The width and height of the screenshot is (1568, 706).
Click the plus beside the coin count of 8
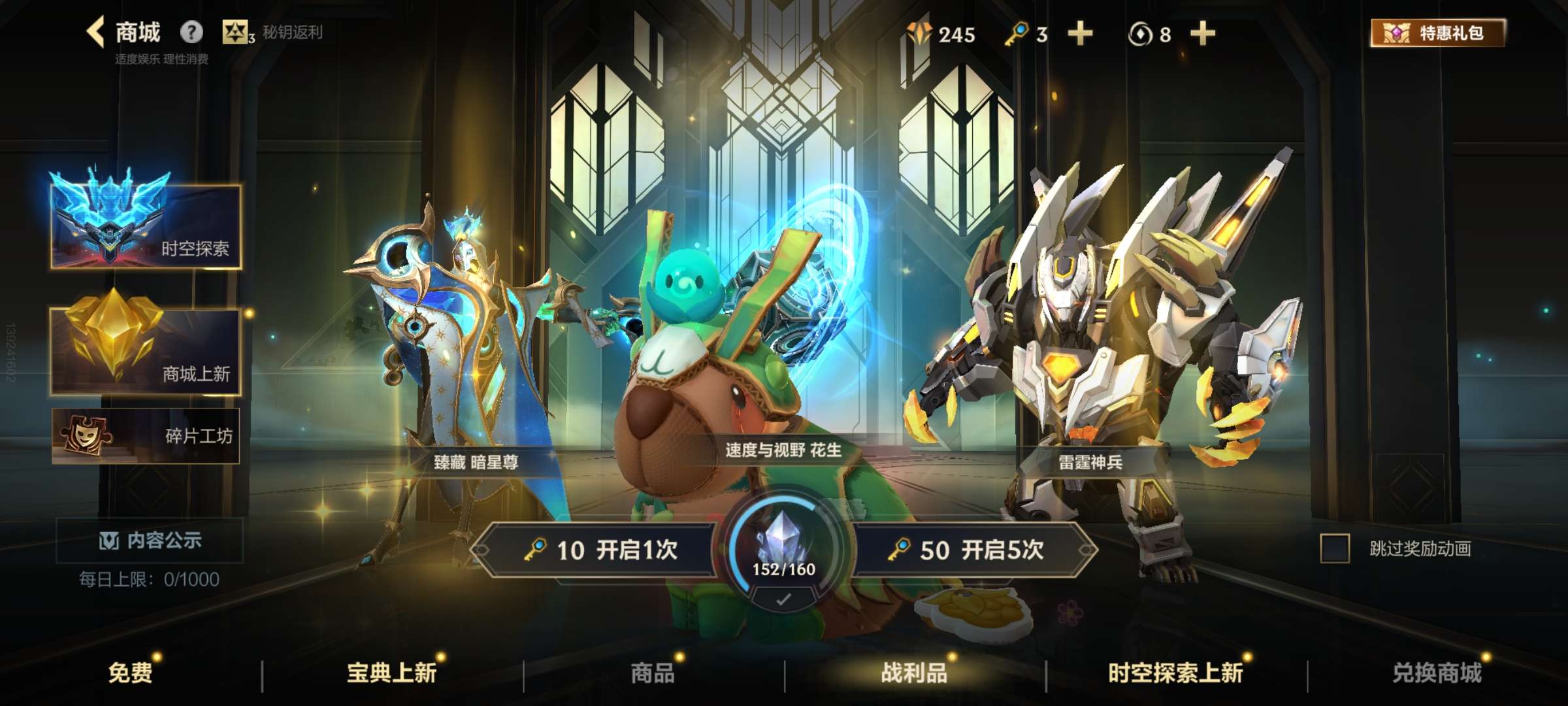[1202, 34]
